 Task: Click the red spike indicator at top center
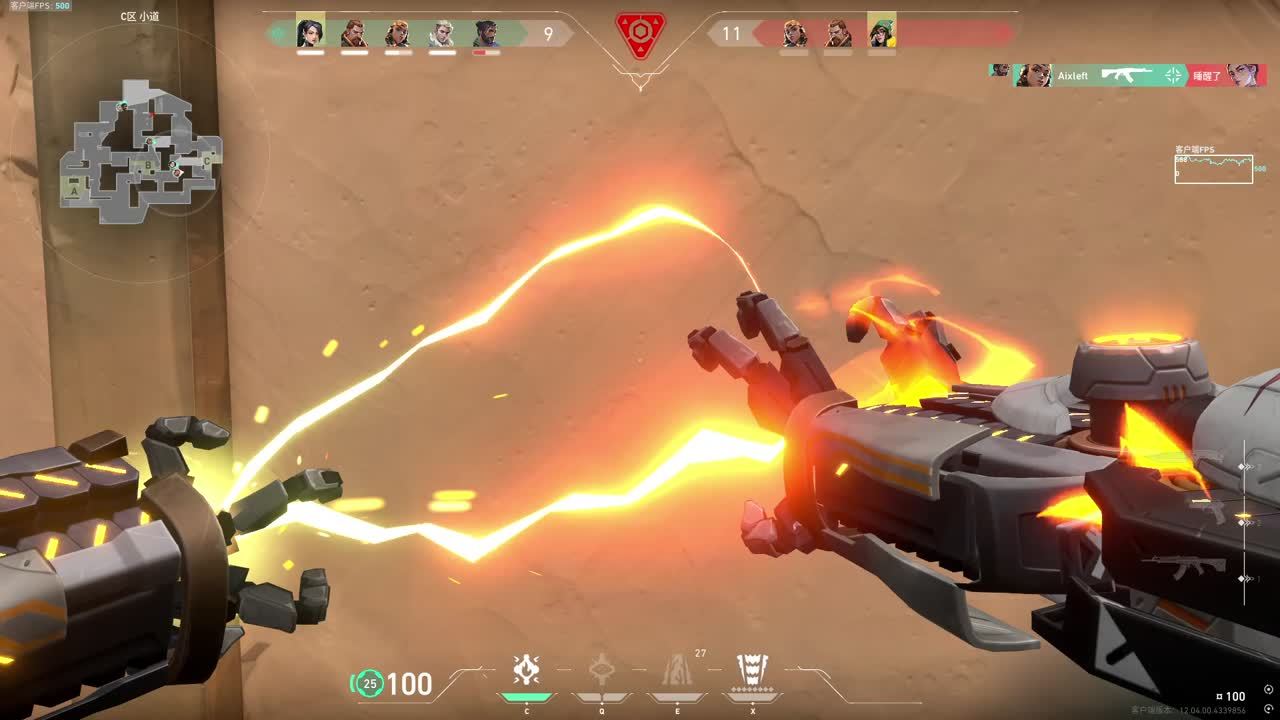[x=640, y=34]
